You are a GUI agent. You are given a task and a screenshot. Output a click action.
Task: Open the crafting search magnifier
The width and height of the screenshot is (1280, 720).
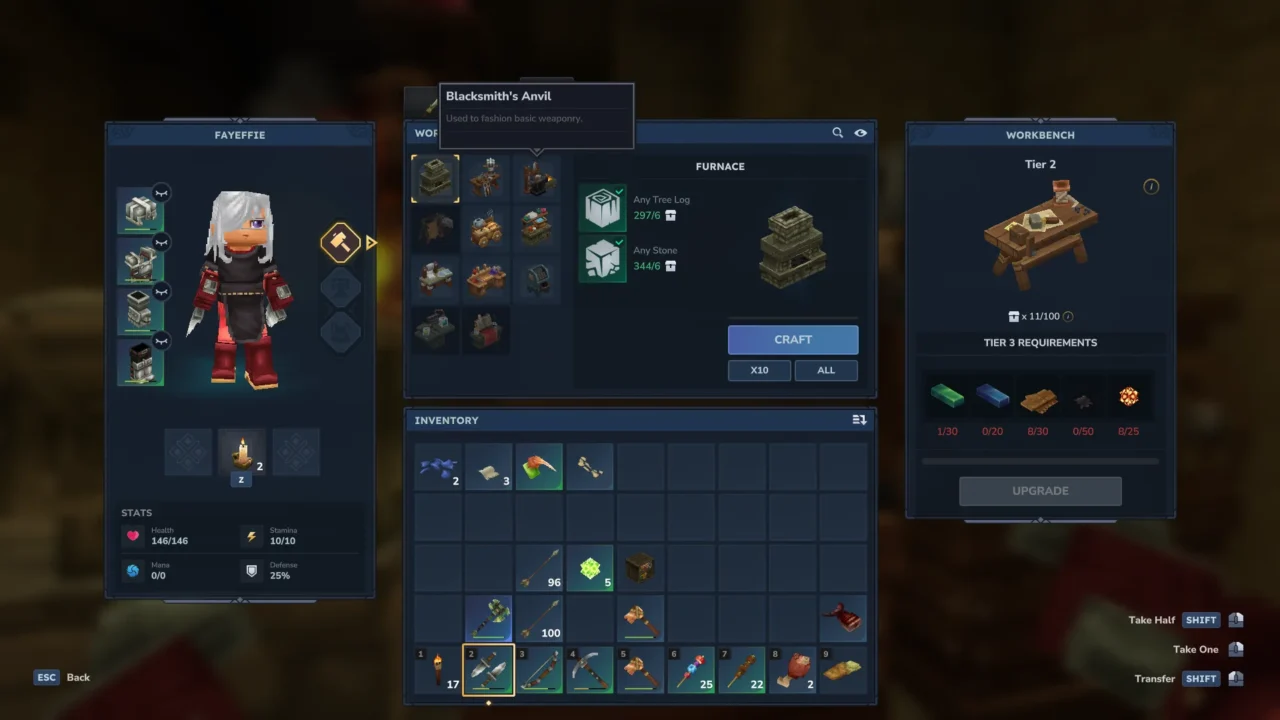(838, 133)
